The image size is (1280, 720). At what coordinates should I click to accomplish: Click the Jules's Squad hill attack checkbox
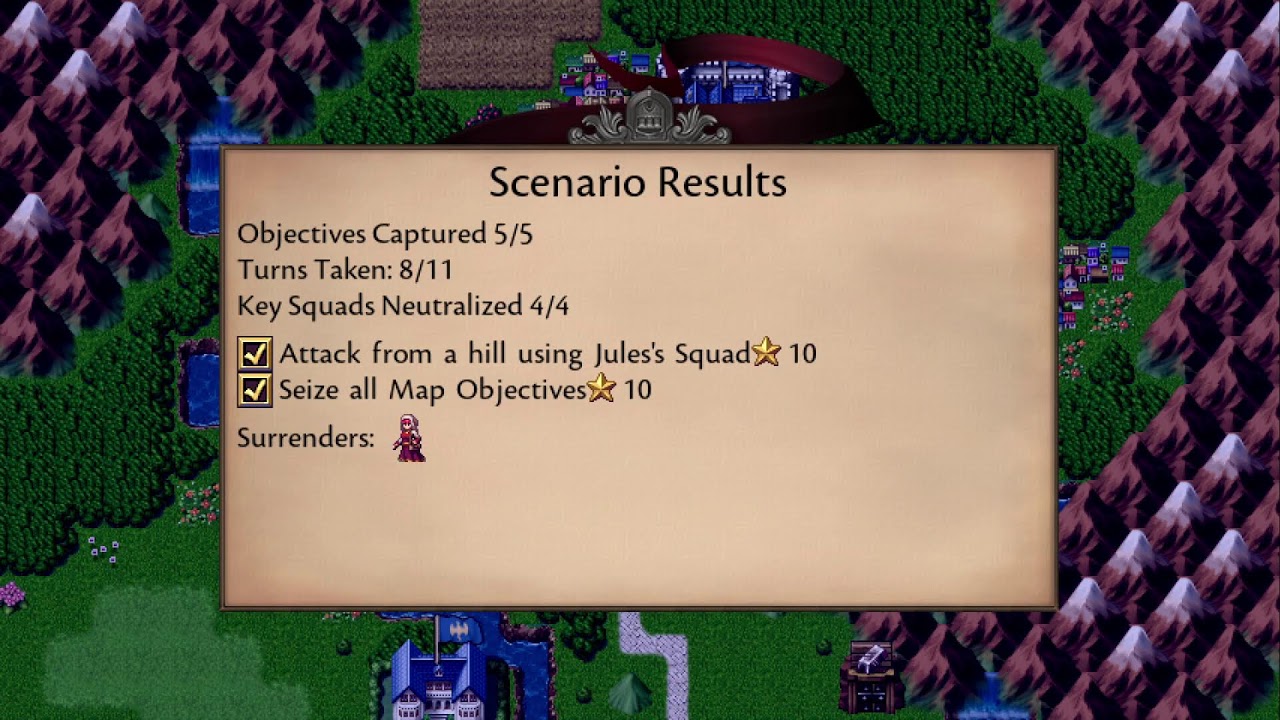click(255, 353)
